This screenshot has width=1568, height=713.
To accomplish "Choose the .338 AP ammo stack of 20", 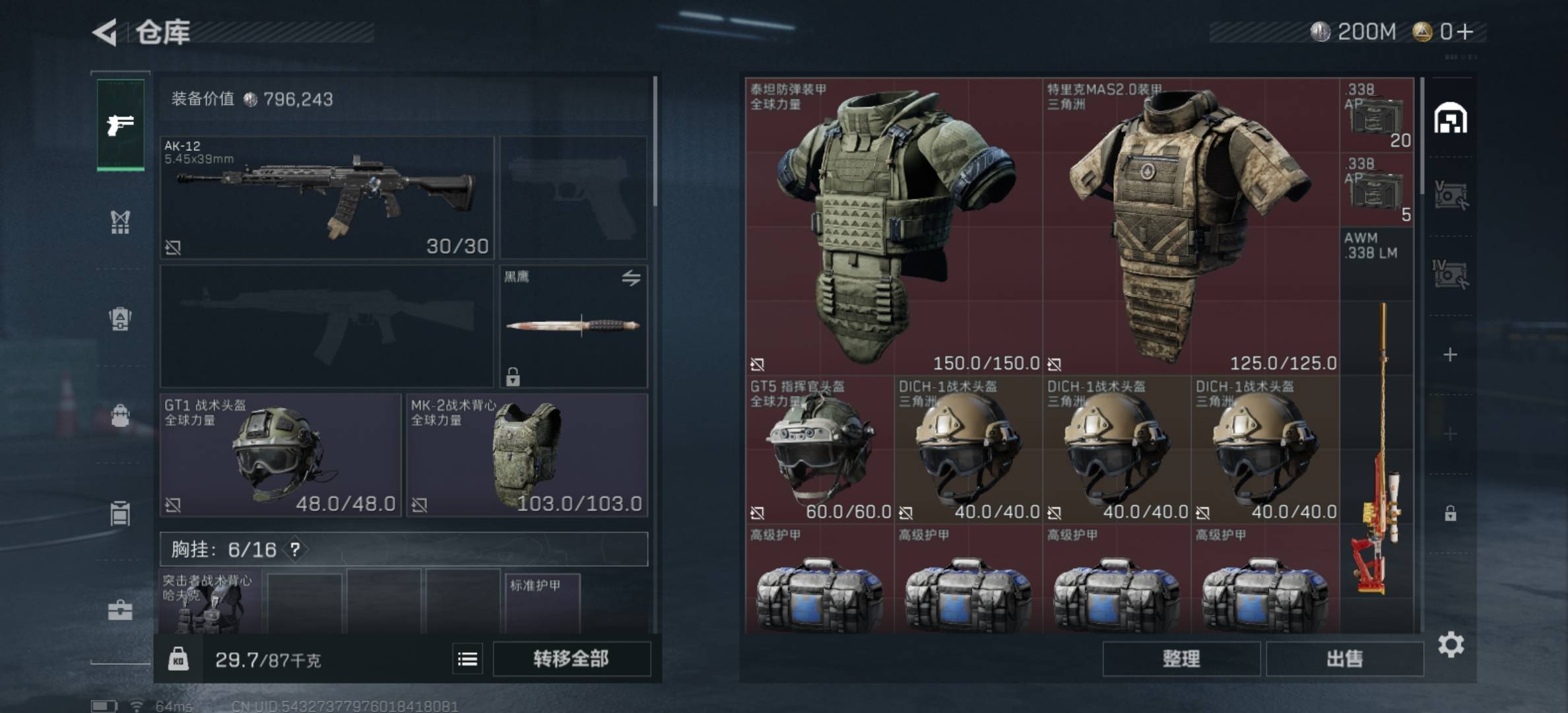I will [x=1377, y=116].
